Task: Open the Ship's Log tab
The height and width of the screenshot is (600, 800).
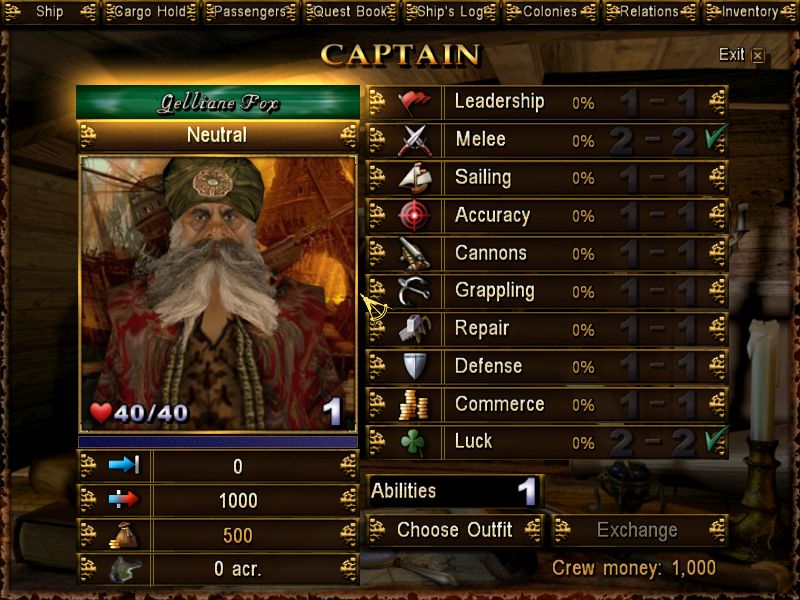Action: (x=450, y=12)
